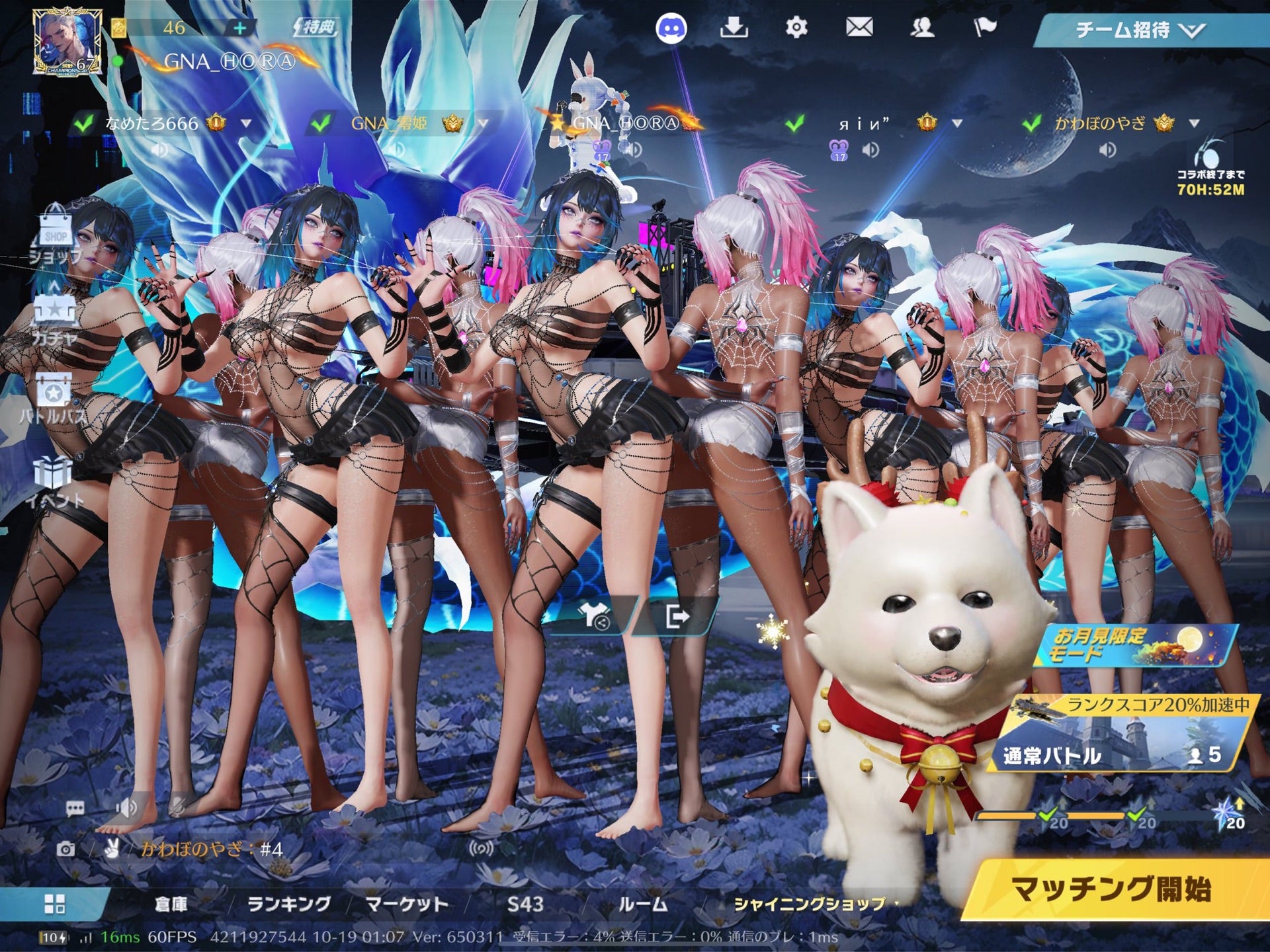Viewport: 1270px width, 952px height.
Task: Open the バトルパス battle pass
Action: pyautogui.click(x=54, y=398)
